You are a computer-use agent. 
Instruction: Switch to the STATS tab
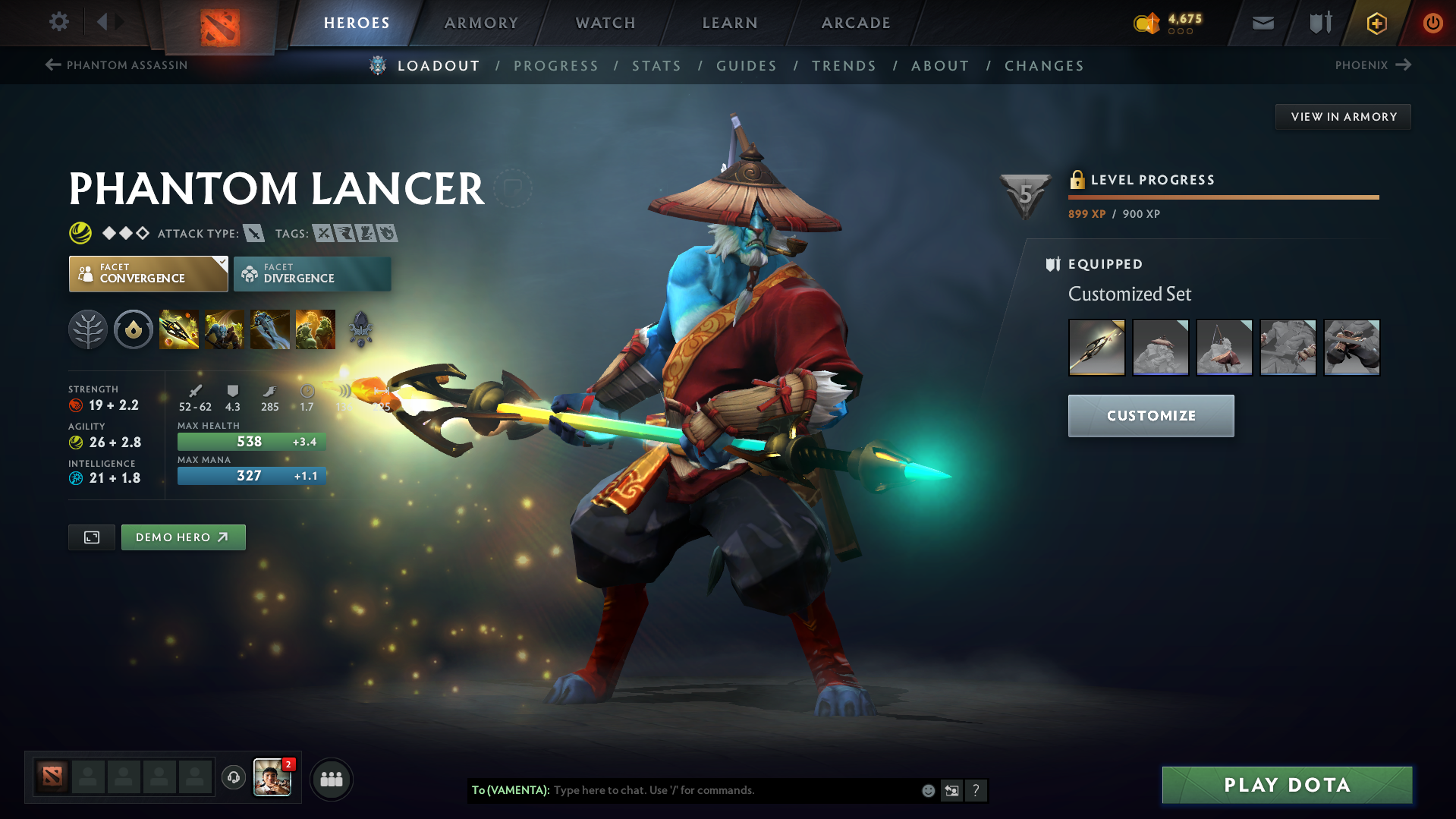pyautogui.click(x=656, y=65)
